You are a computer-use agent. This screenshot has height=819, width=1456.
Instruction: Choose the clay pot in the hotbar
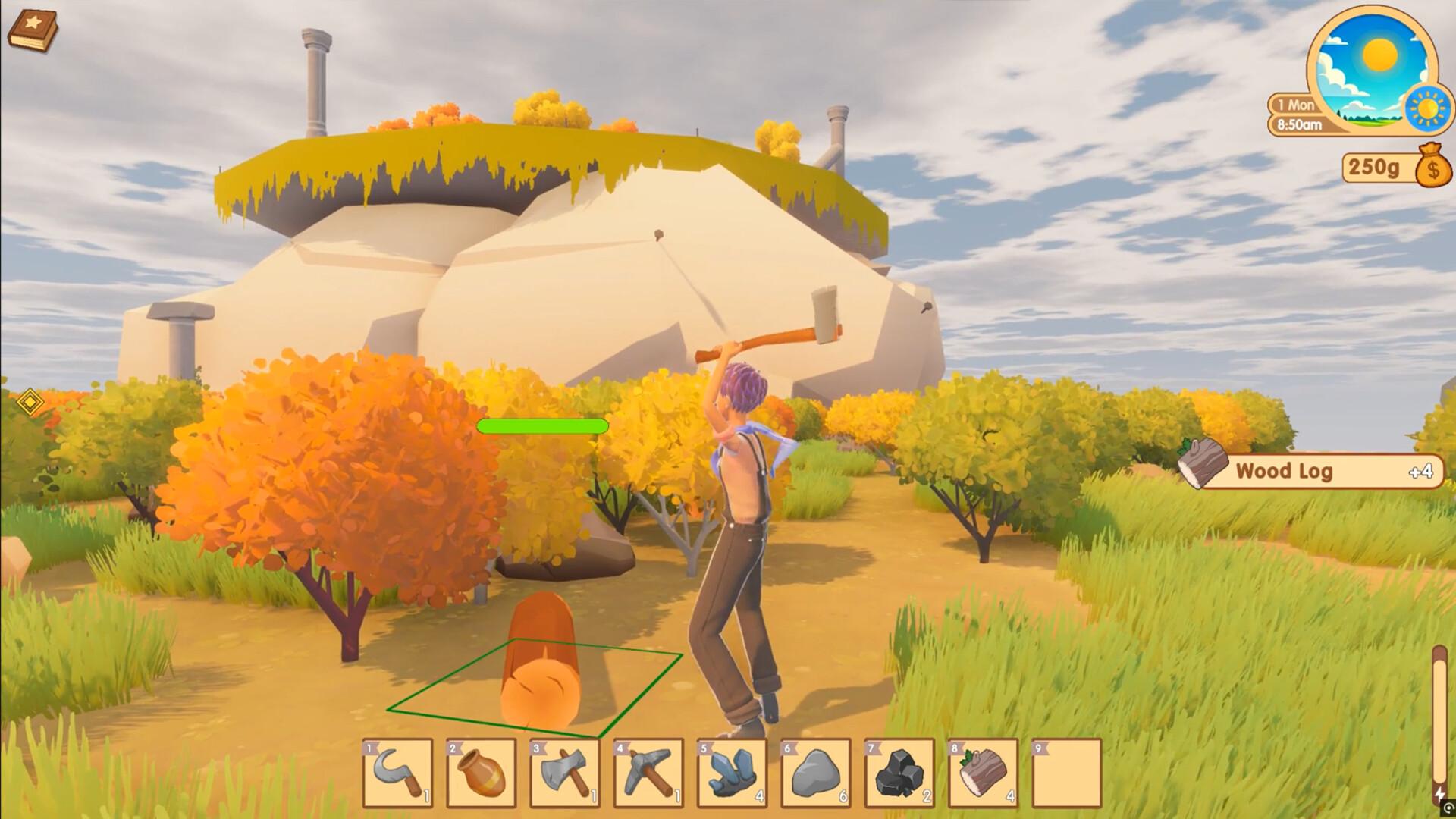pos(482,773)
